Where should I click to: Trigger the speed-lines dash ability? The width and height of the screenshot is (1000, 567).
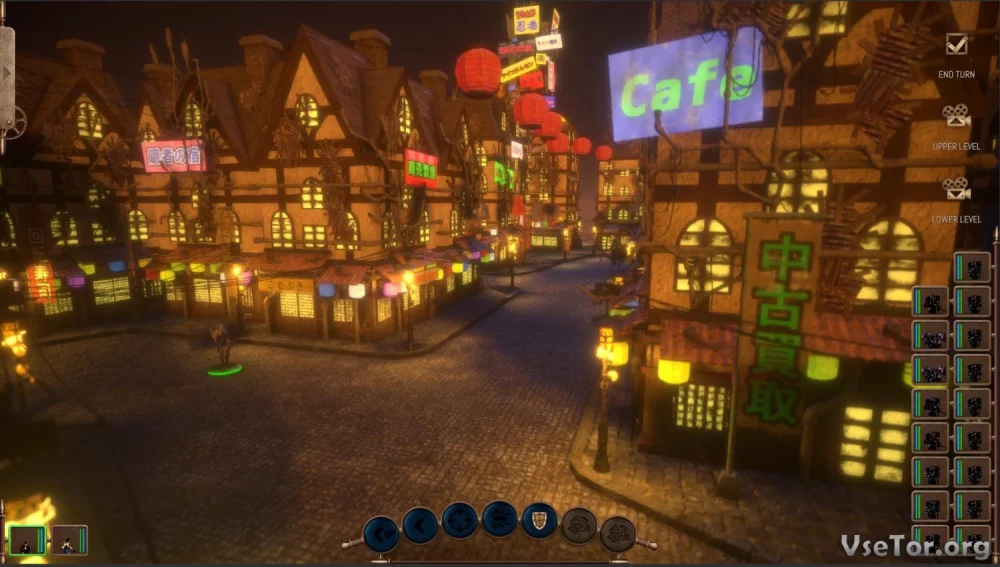coord(499,518)
